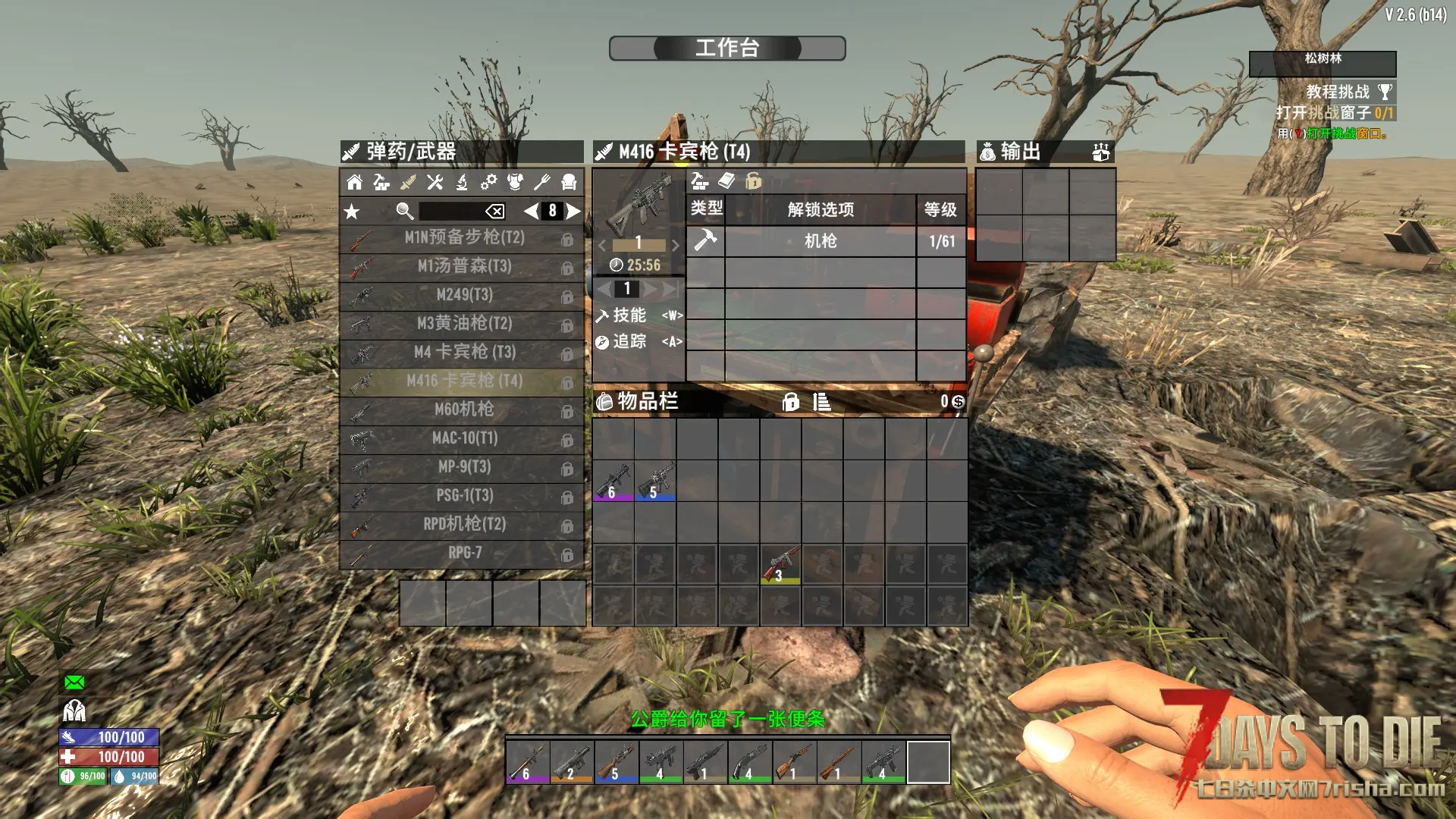Viewport: 1456px width, 819px height.
Task: Select the PSG-1(T3) recipe entry
Action: click(x=463, y=496)
